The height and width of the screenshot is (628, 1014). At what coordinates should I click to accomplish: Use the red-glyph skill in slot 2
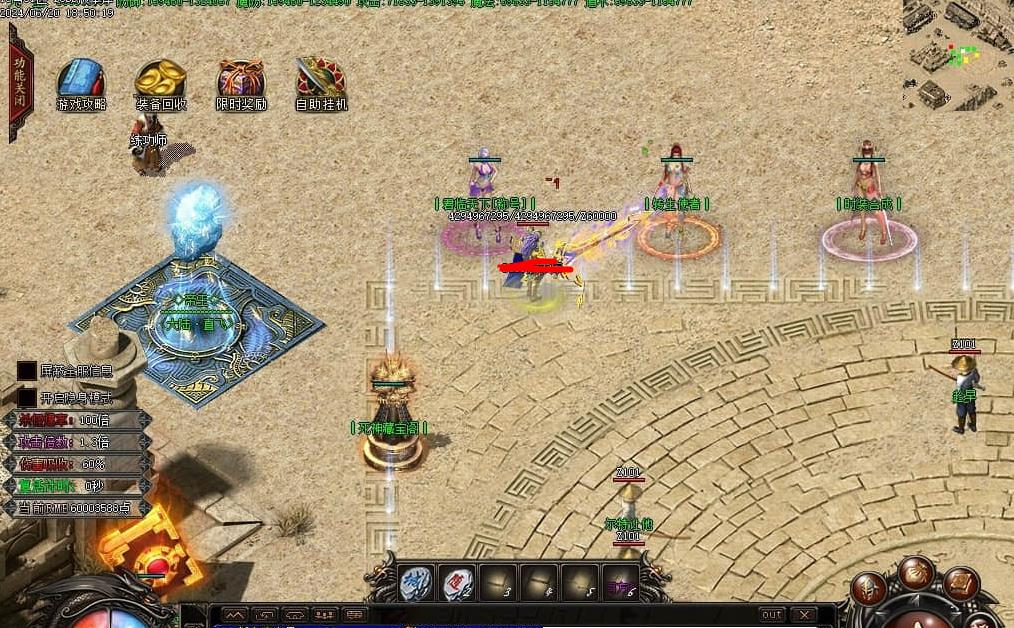tap(458, 583)
